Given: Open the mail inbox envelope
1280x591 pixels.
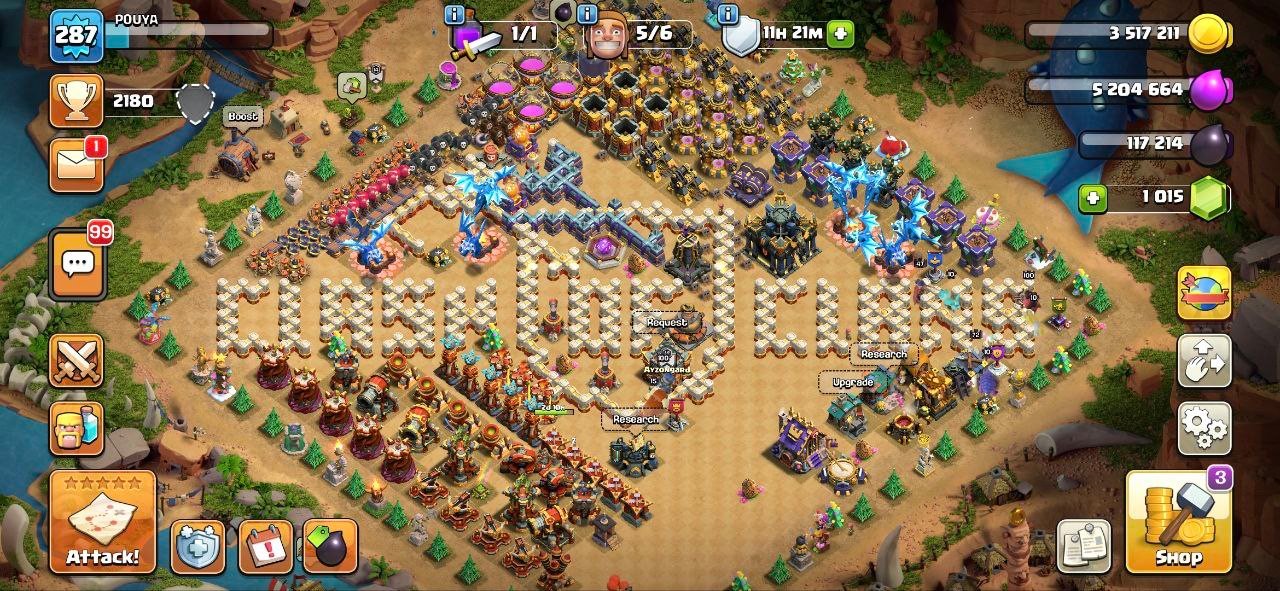Looking at the screenshot, I should [76, 165].
